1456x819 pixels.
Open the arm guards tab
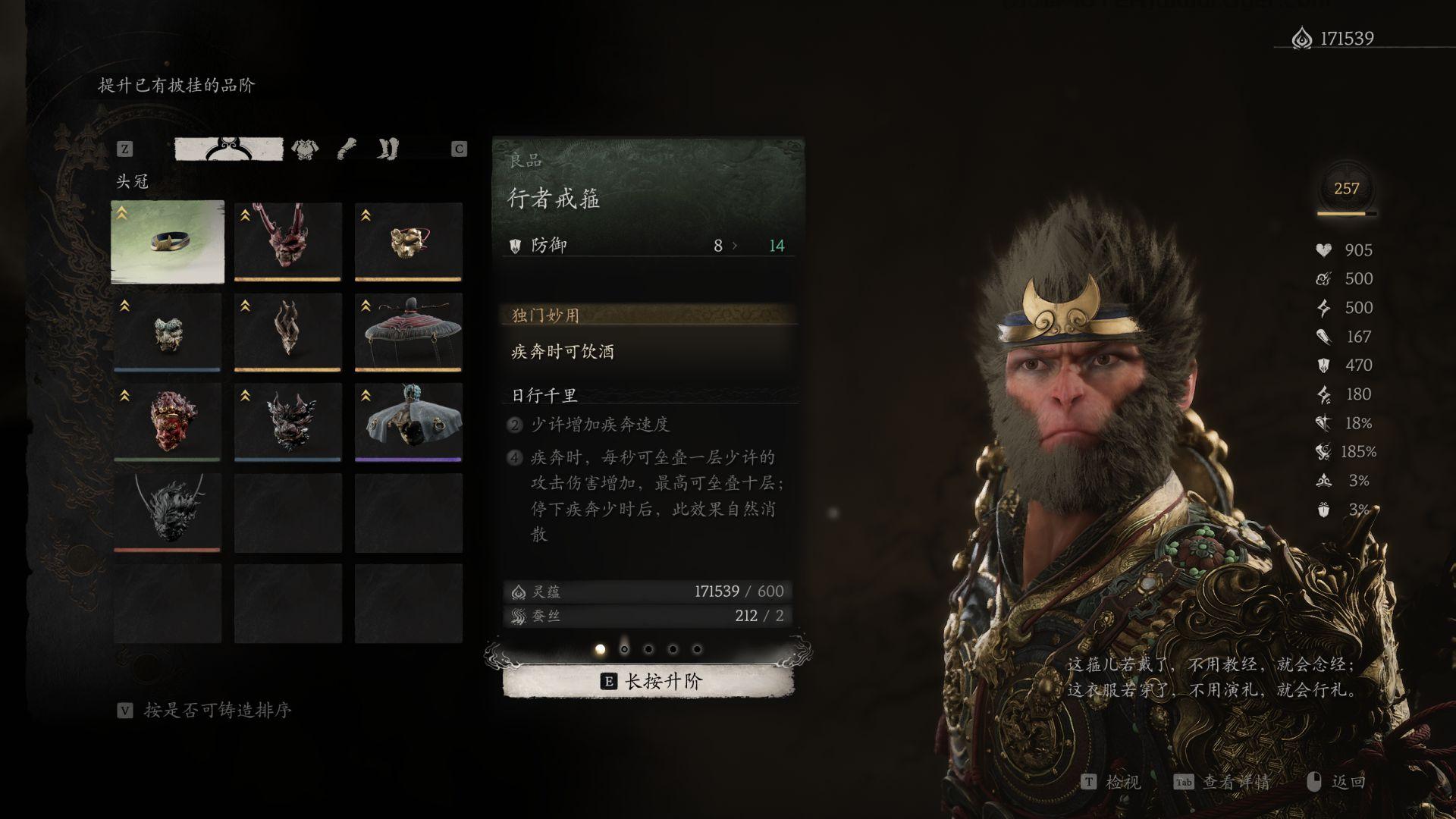(x=347, y=149)
